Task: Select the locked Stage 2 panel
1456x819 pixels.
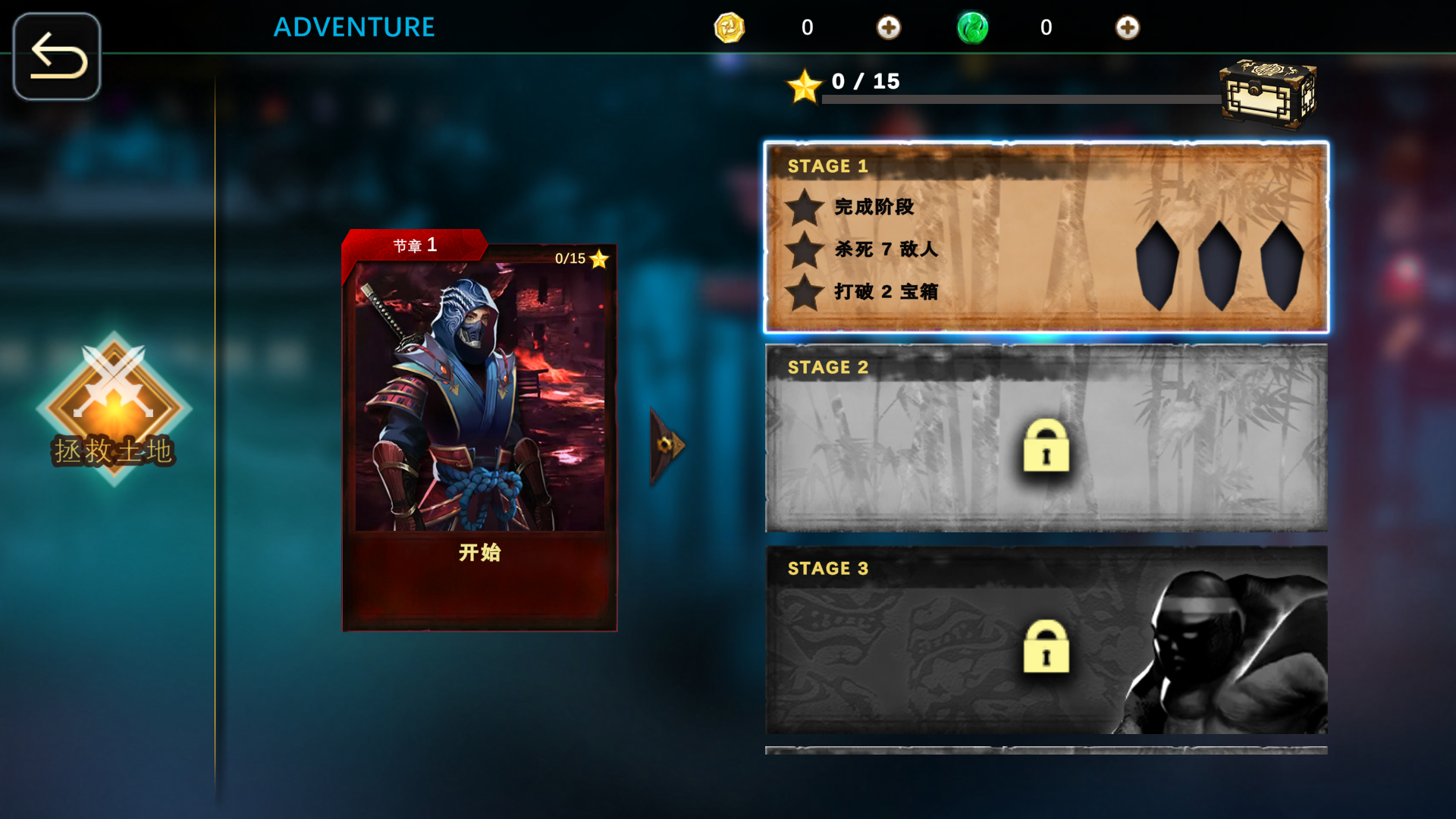Action: point(1046,438)
